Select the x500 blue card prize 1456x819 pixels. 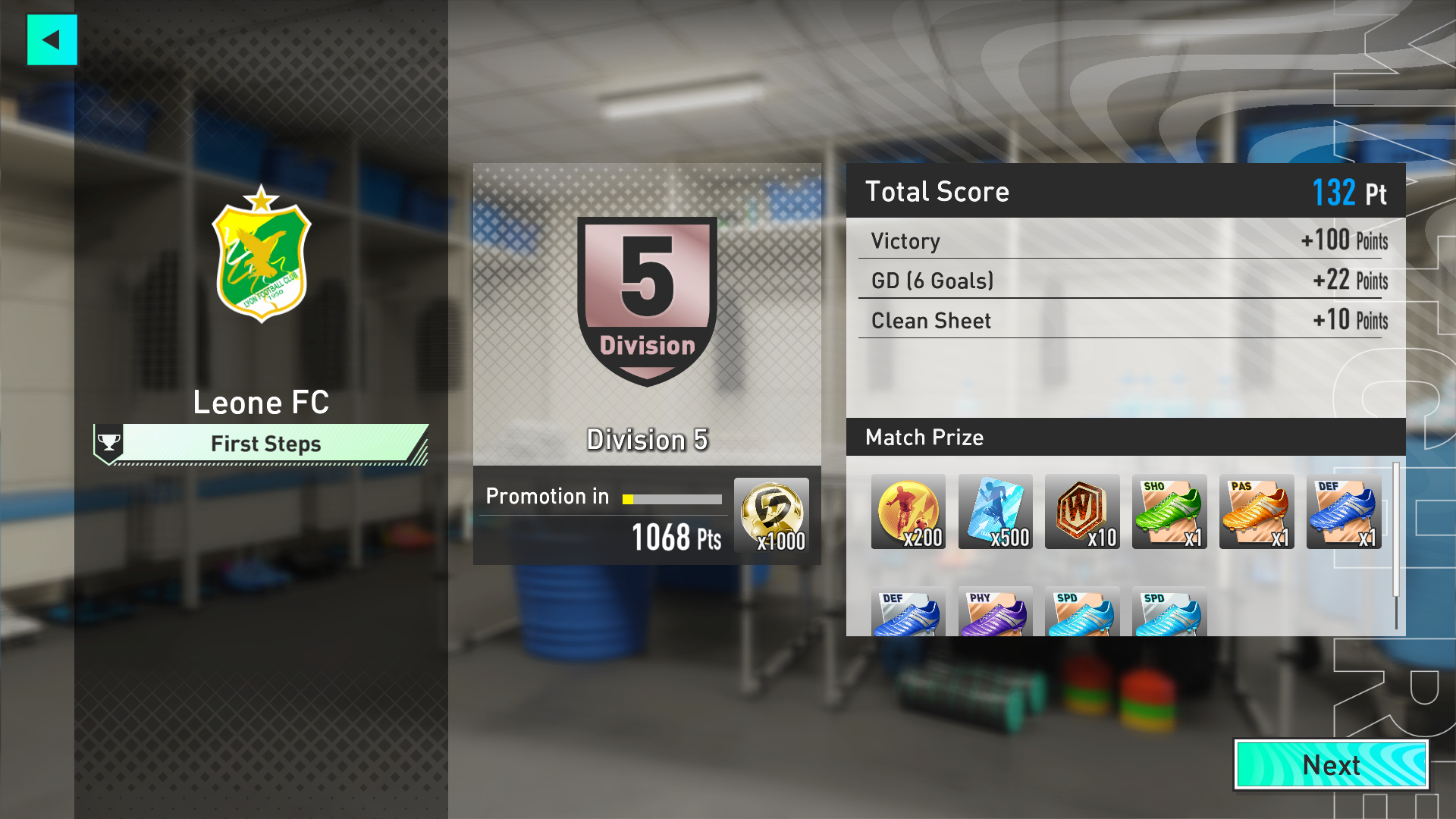[x=995, y=512]
